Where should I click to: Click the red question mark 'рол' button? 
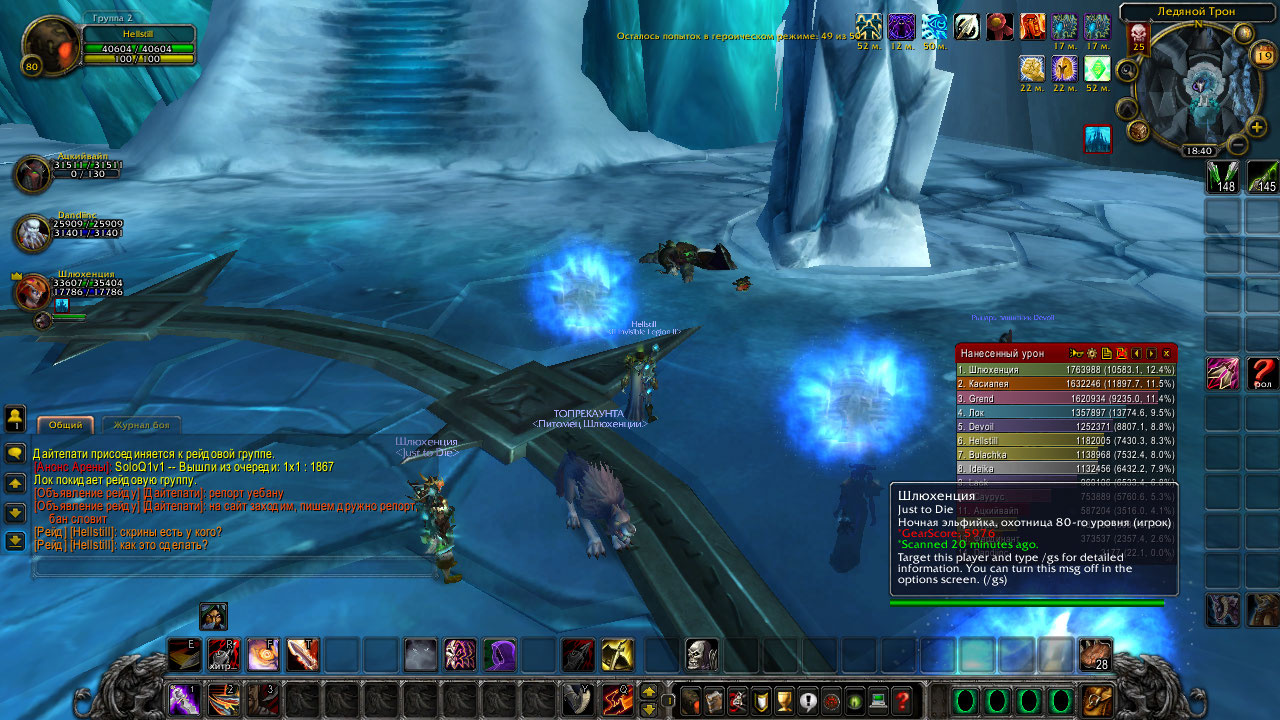pyautogui.click(x=1263, y=373)
